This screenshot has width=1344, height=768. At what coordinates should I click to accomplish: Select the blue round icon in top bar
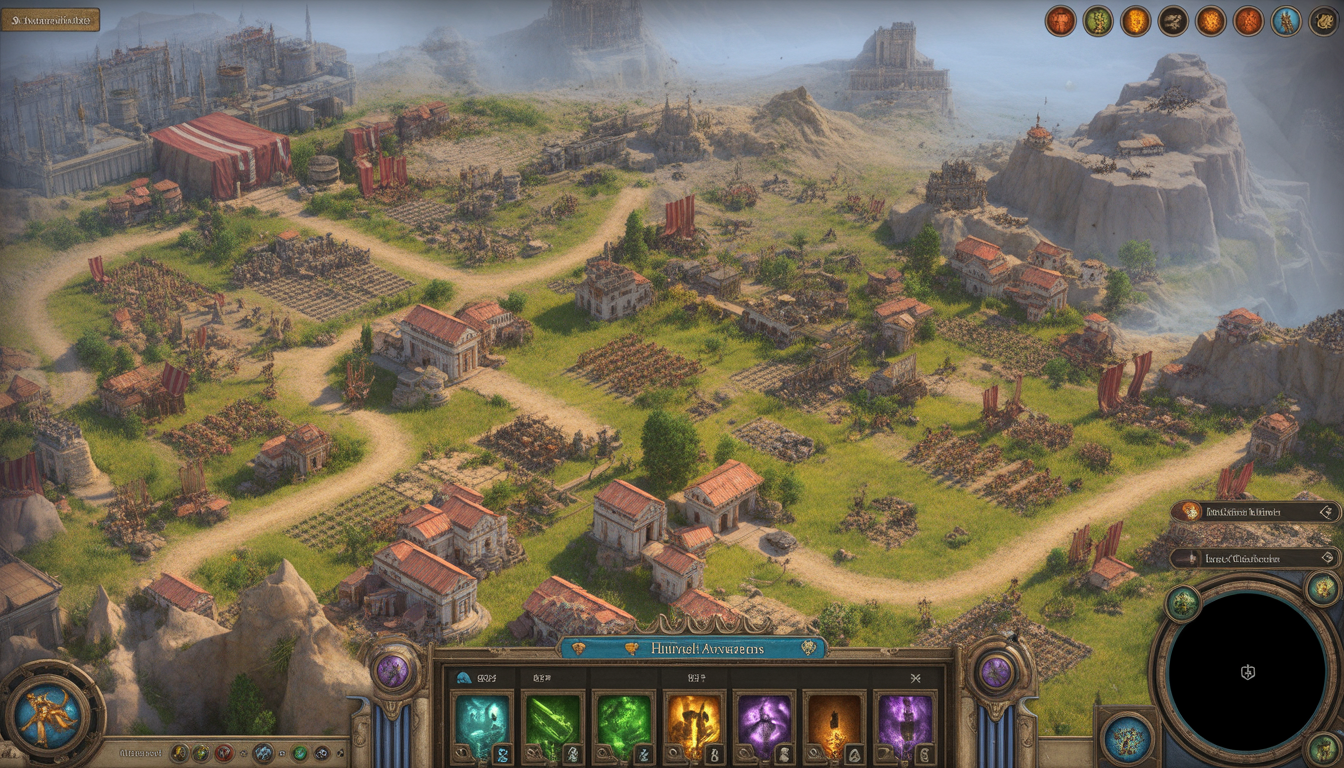1286,21
